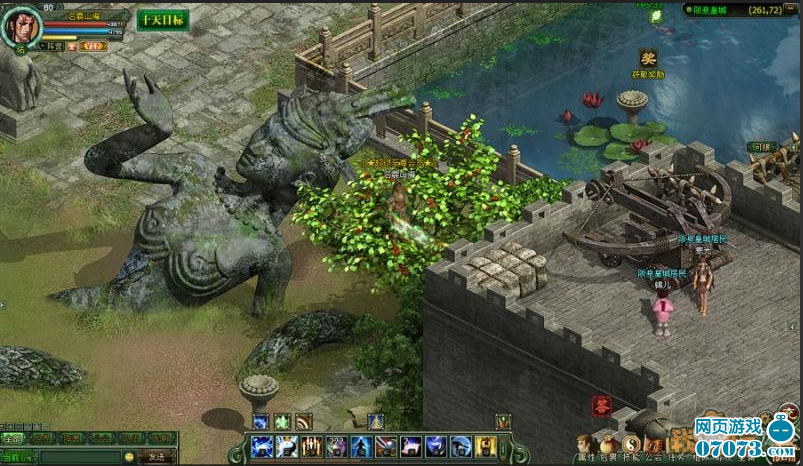Claim rewards via the 奖 icon
The image size is (803, 466).
tap(648, 60)
